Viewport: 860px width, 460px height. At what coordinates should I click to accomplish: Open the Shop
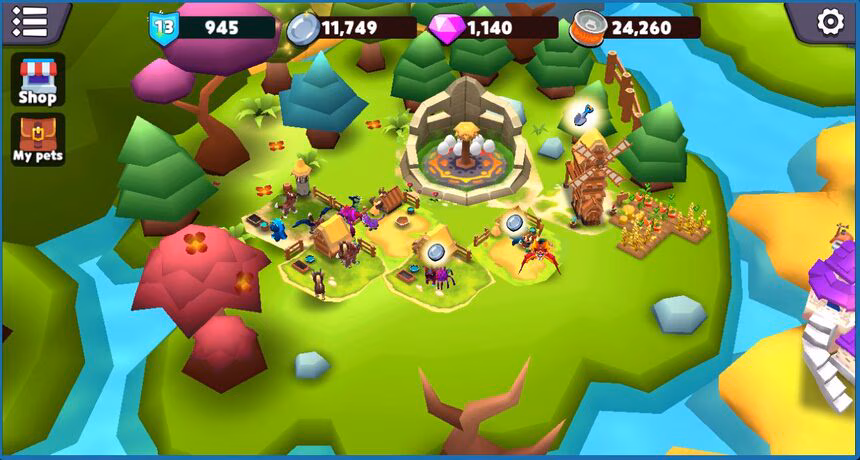38,80
